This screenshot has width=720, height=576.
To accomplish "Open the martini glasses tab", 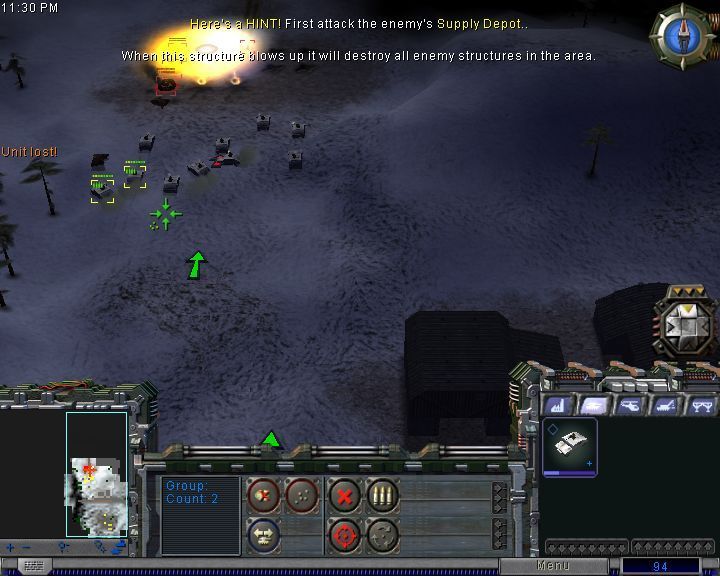I will pos(700,405).
